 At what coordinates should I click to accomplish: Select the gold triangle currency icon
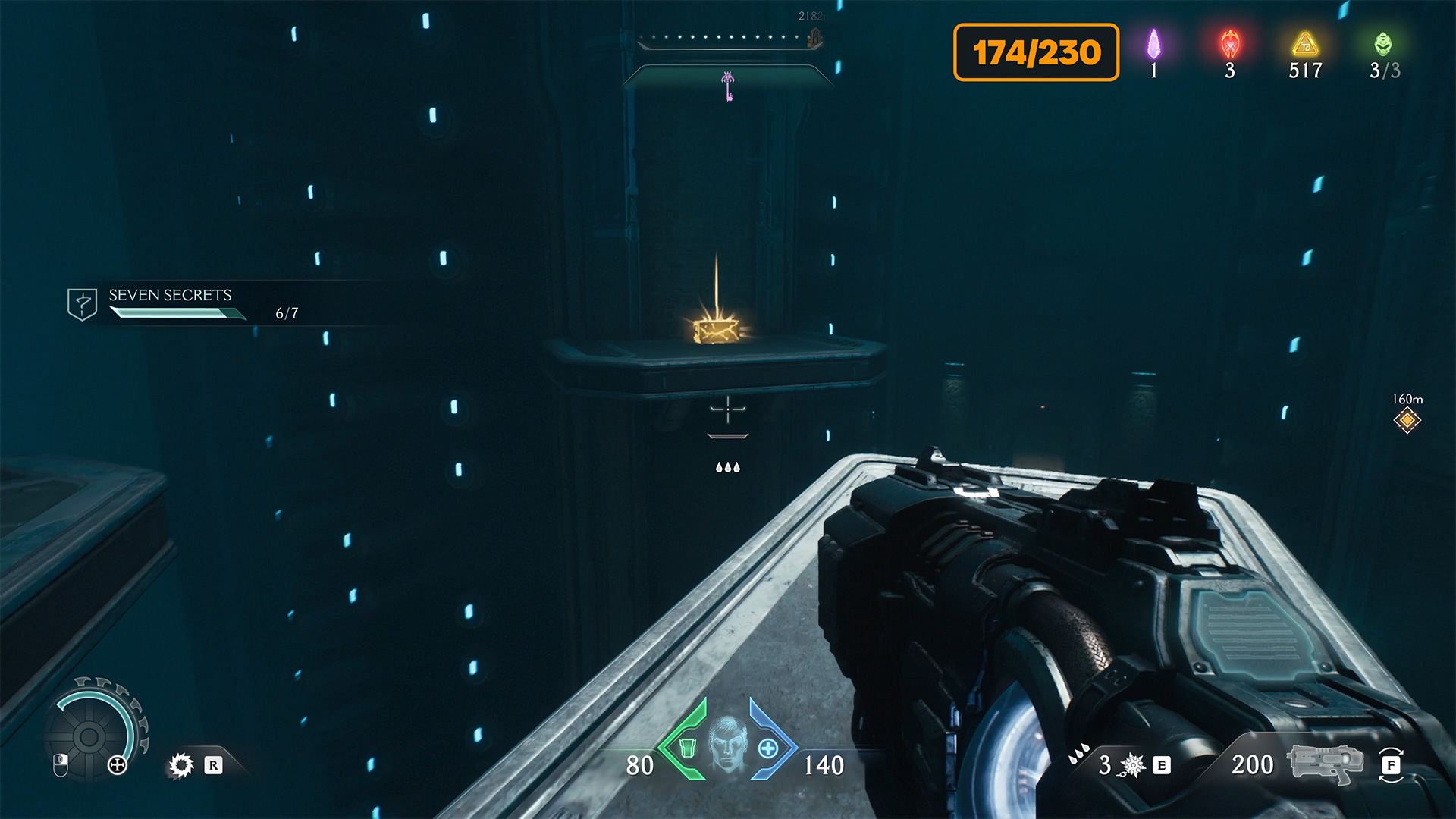pos(1305,45)
